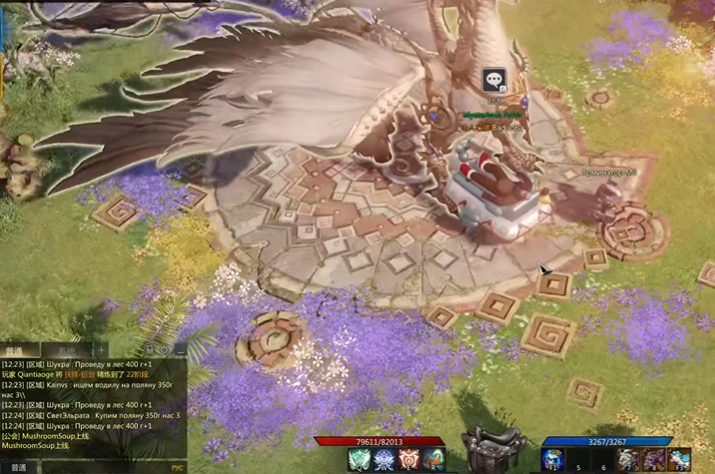Minimize the chat window
The width and height of the screenshot is (715, 474).
(x=179, y=352)
